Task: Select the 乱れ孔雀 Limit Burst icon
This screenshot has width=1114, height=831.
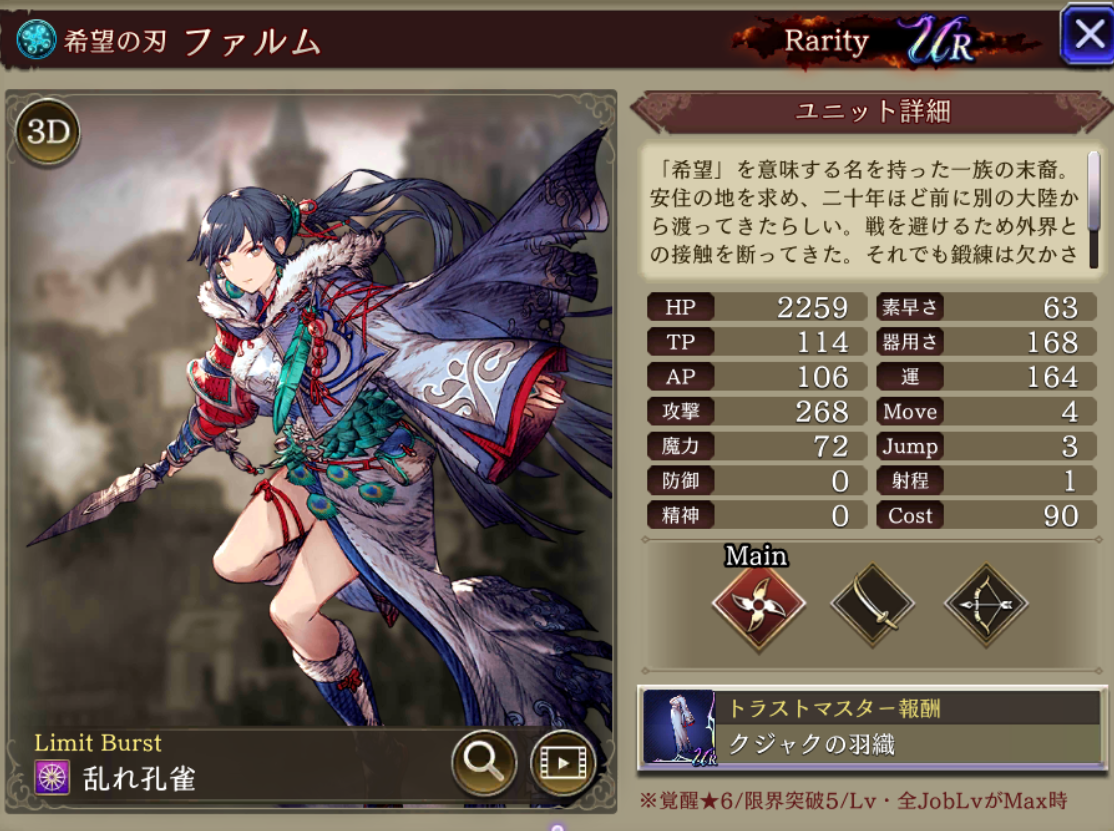Action: [x=52, y=777]
